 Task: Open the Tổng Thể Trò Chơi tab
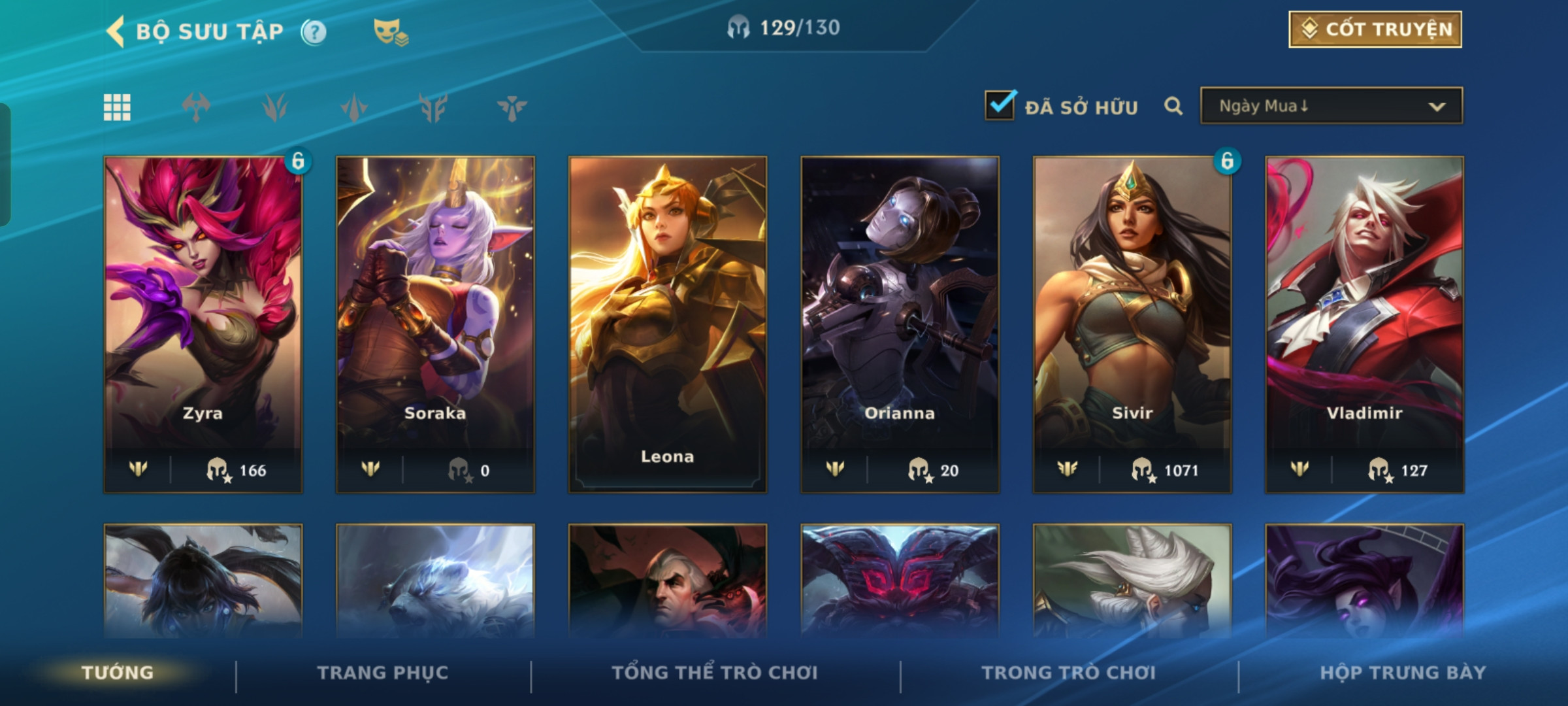point(715,673)
